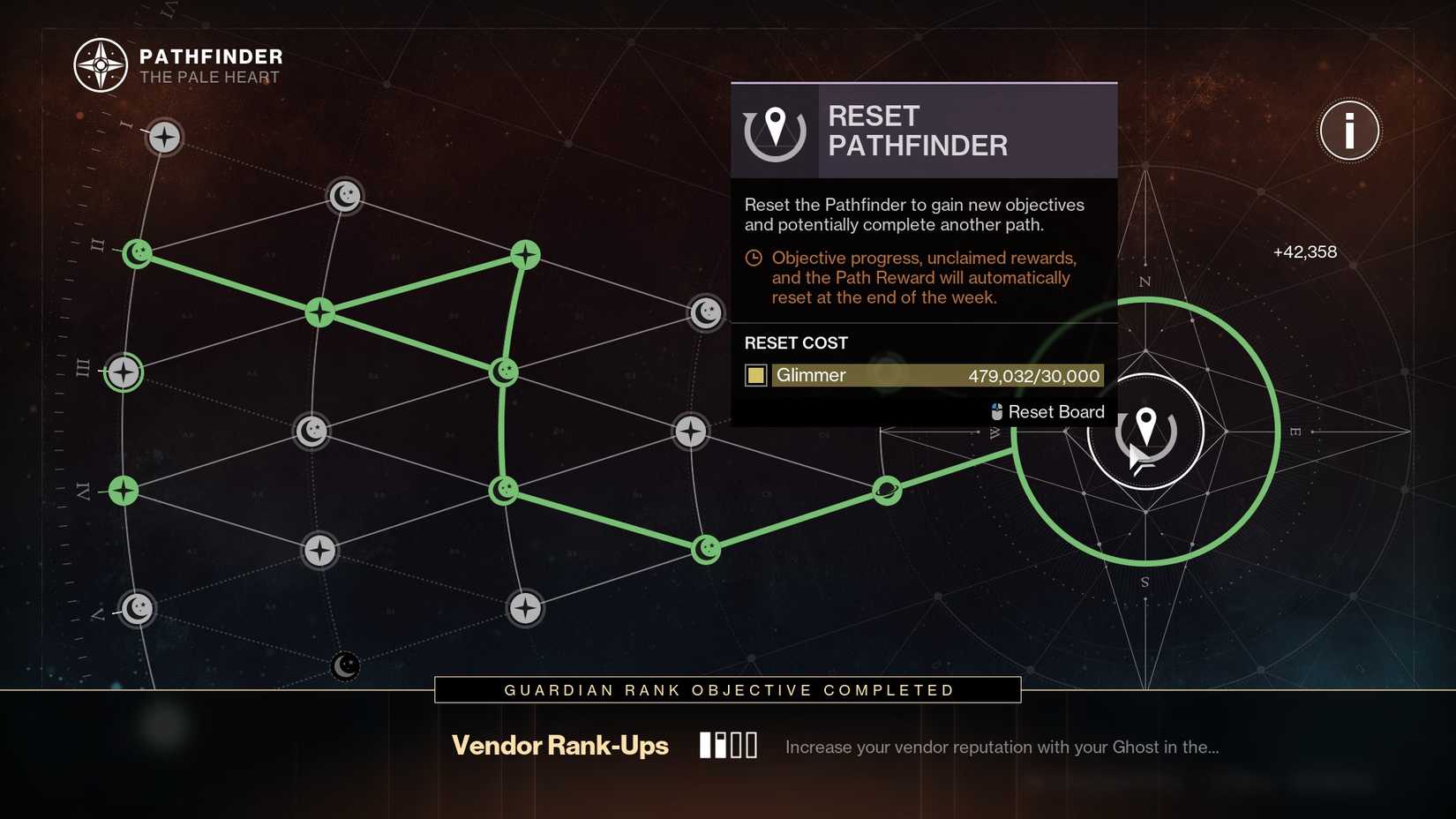Screen dimensions: 1456x819
Task: Click the Glimmer cost progress bar
Action: coord(935,375)
